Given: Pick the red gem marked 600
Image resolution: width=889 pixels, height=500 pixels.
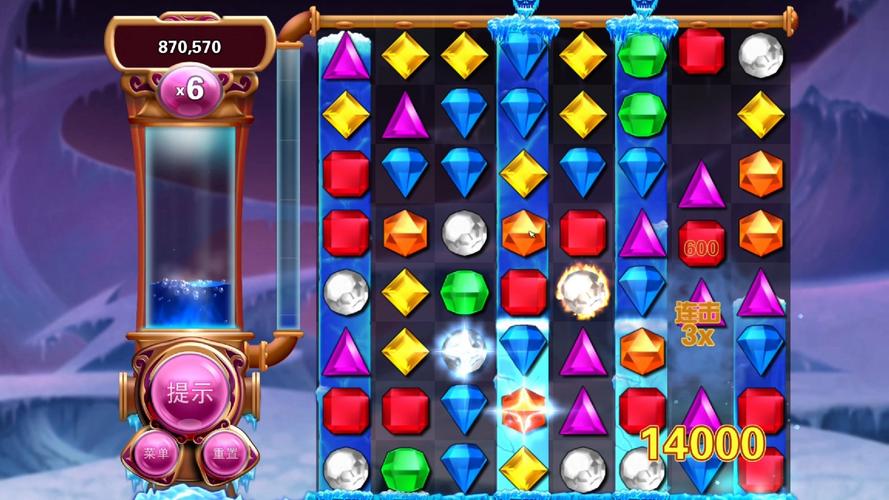Looking at the screenshot, I should point(701,243).
